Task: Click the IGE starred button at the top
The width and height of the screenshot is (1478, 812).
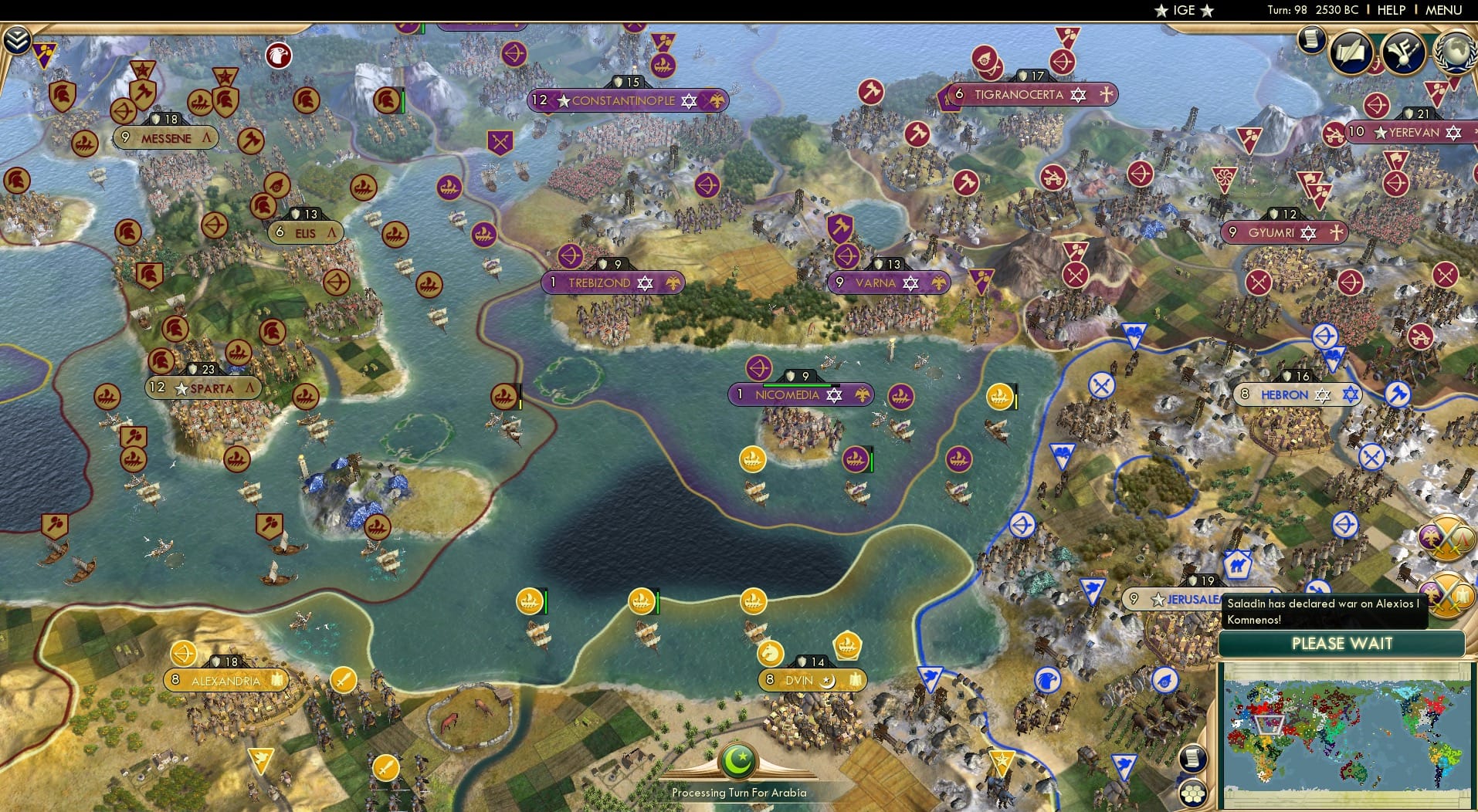Action: pyautogui.click(x=1181, y=10)
